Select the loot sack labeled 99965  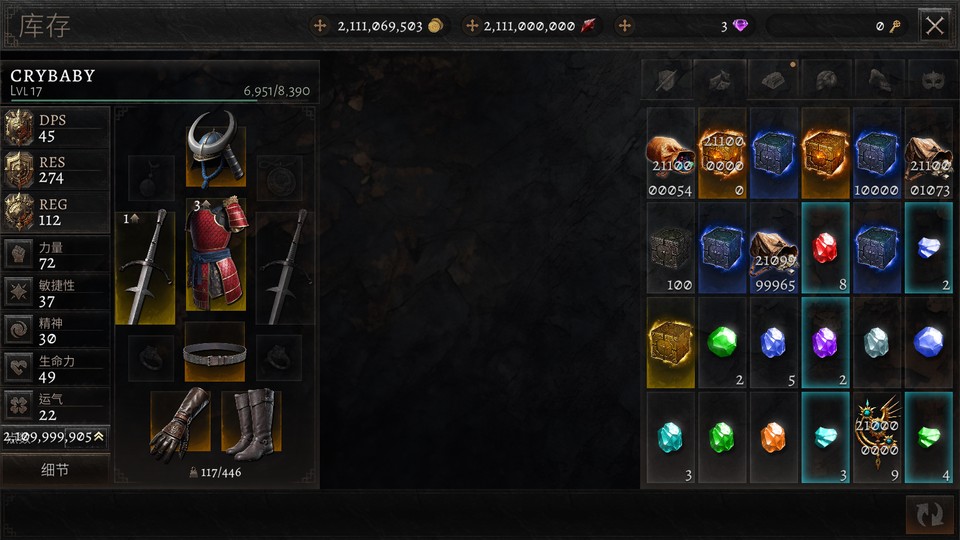(x=774, y=248)
